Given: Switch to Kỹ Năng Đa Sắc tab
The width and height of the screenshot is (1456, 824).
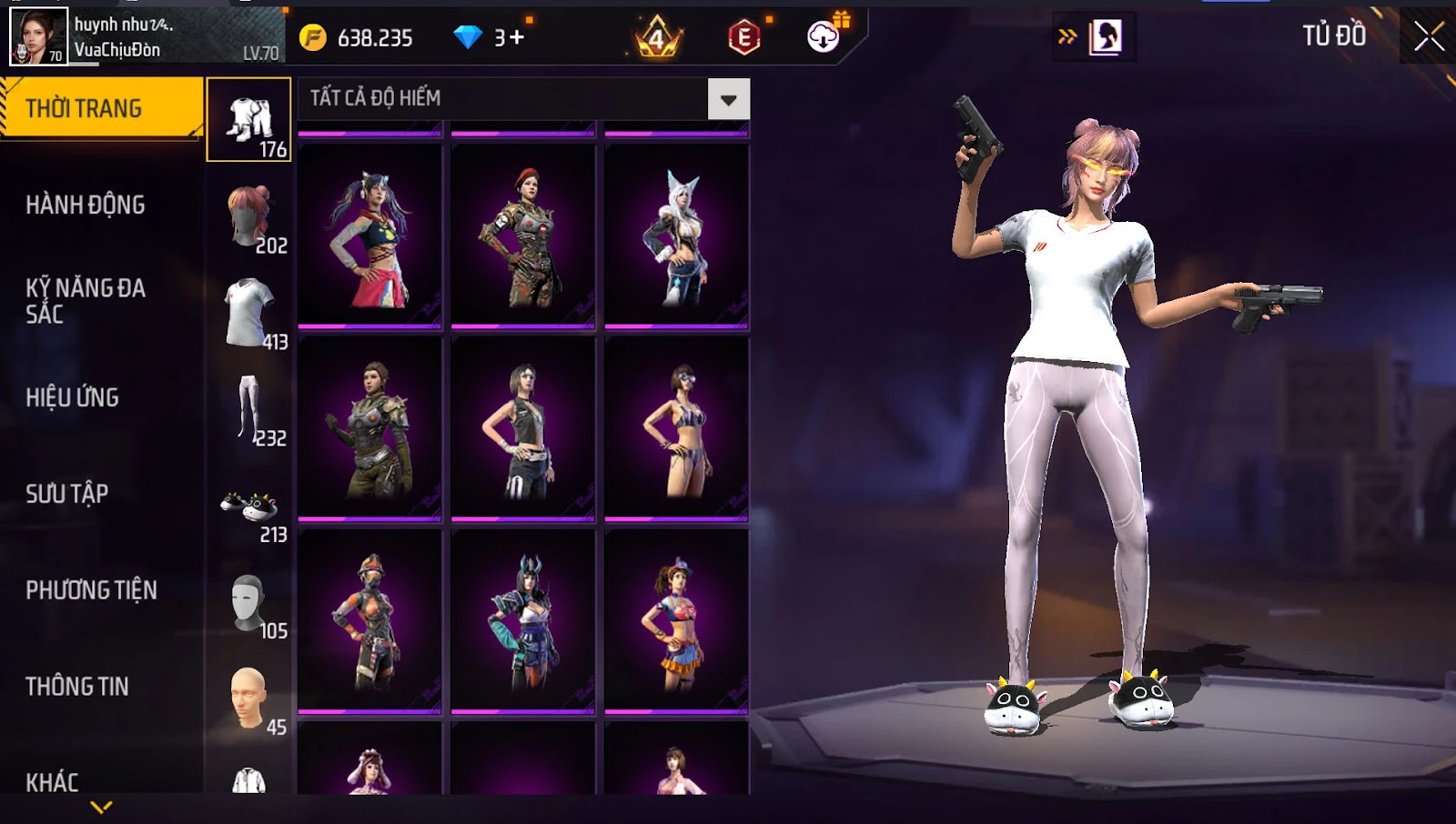Looking at the screenshot, I should 86,301.
